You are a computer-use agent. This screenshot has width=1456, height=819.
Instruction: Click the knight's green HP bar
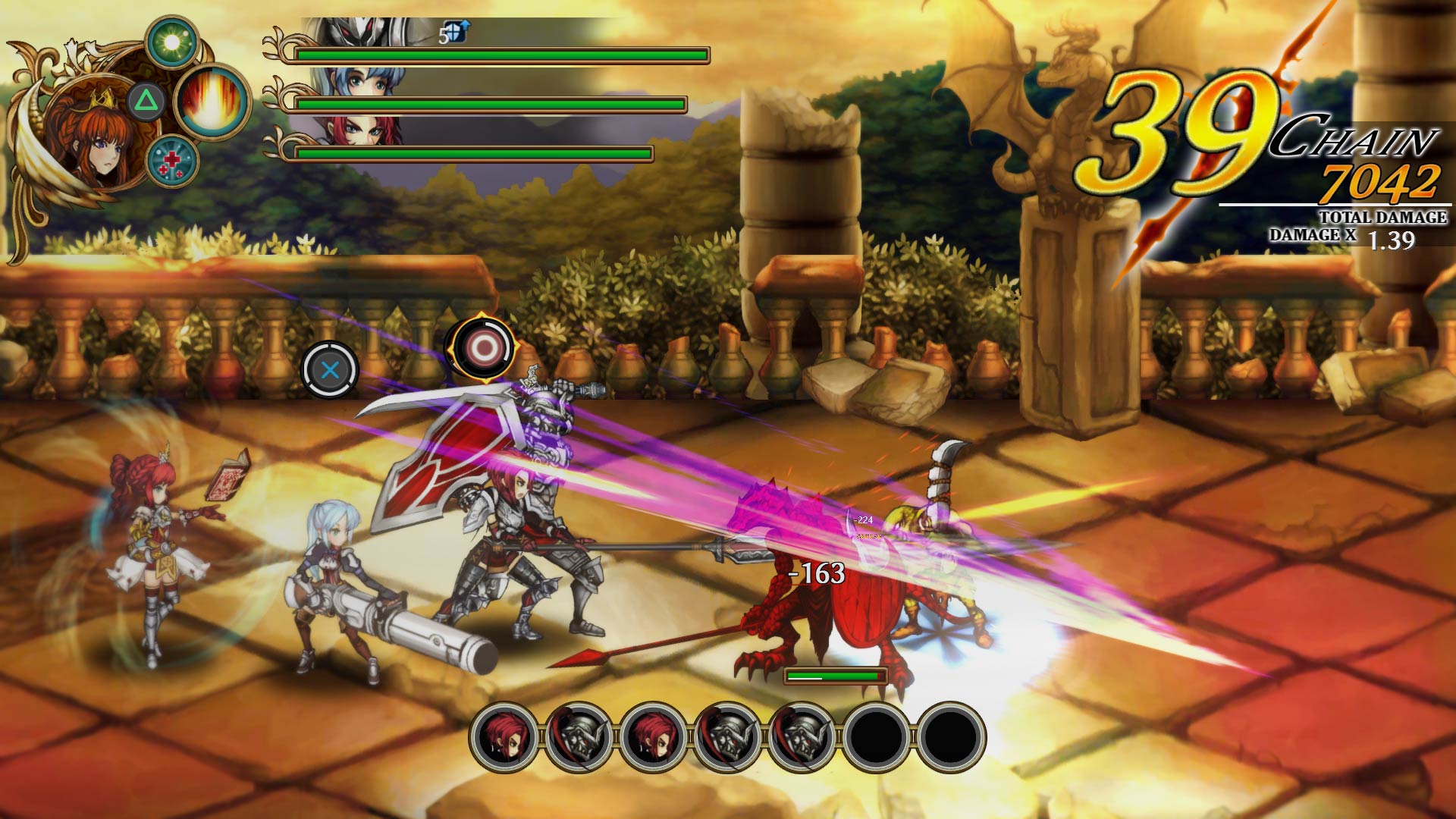(x=500, y=55)
